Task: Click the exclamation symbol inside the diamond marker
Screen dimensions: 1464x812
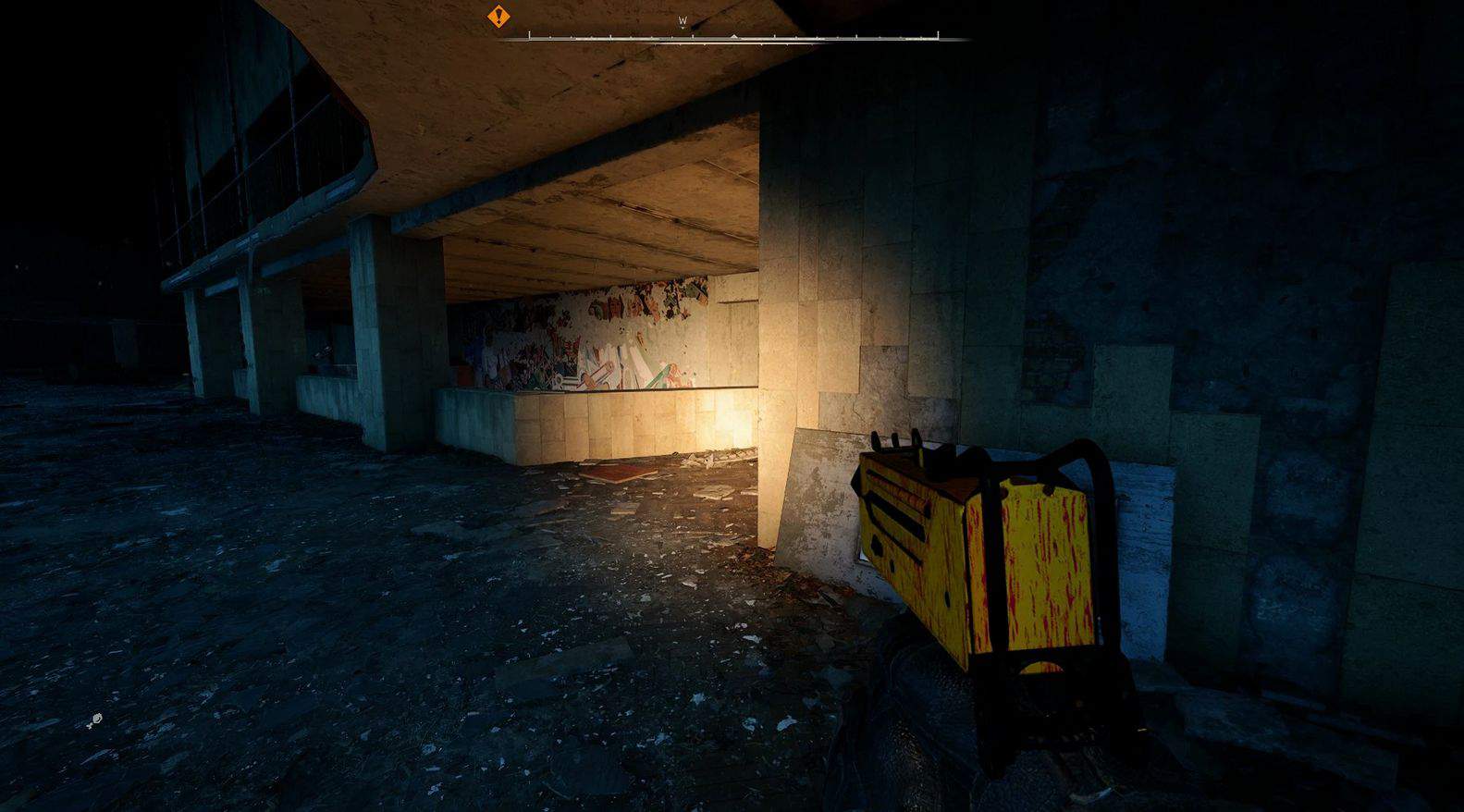Action: point(498,17)
